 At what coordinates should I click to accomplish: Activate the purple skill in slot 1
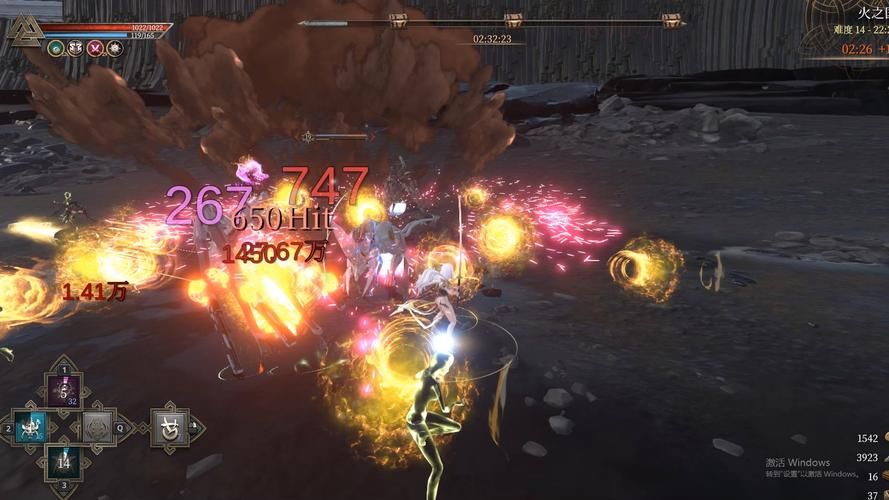point(65,391)
